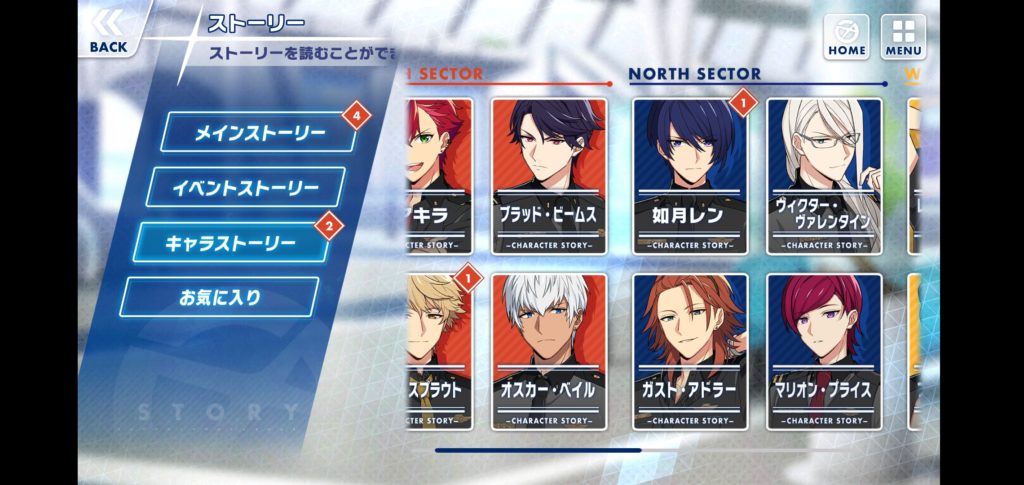Screen dimensions: 1024x485
Task: Pick マリオン・プライス character story card
Action: (825, 348)
